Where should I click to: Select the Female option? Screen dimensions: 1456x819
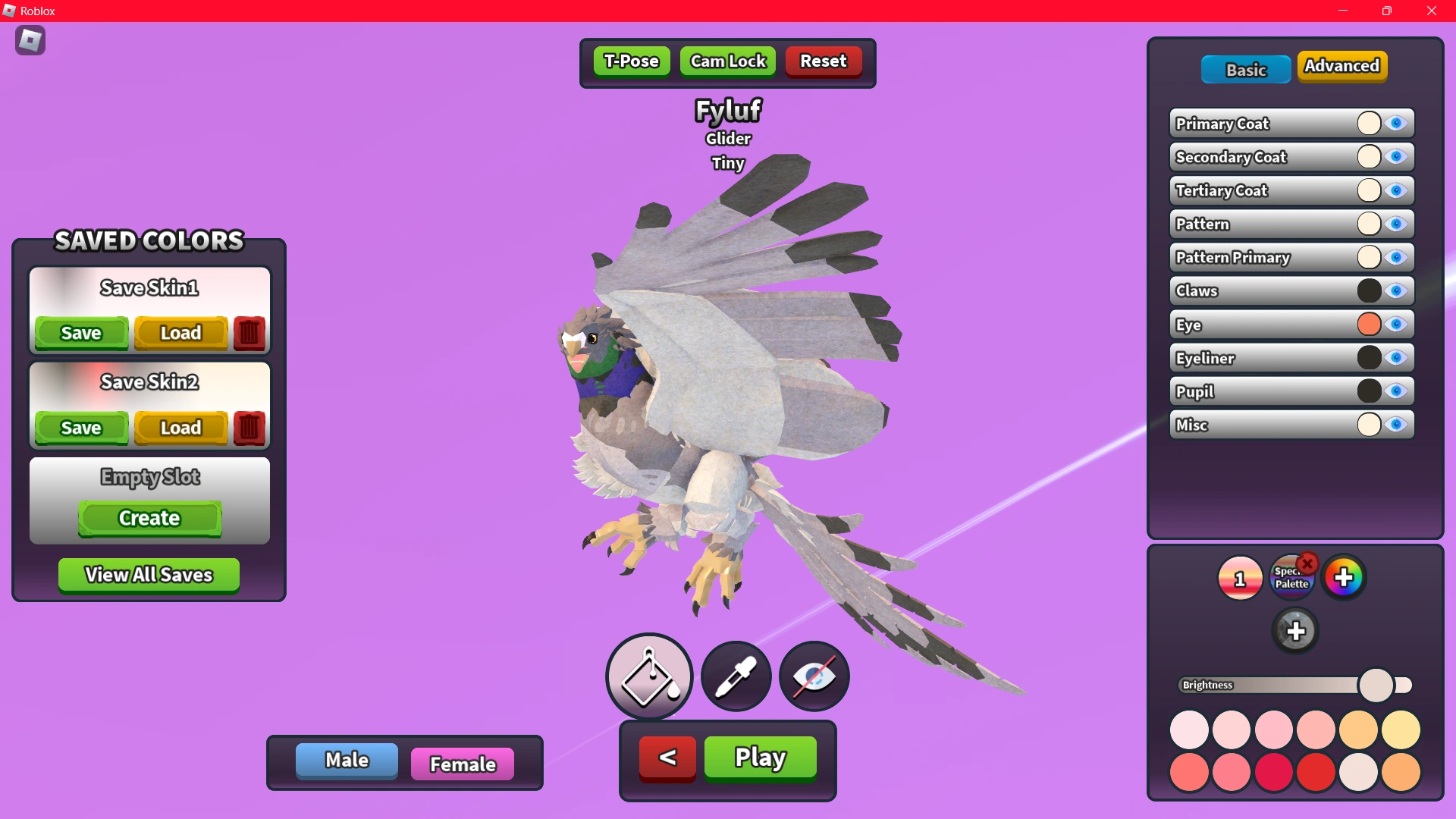(x=462, y=764)
